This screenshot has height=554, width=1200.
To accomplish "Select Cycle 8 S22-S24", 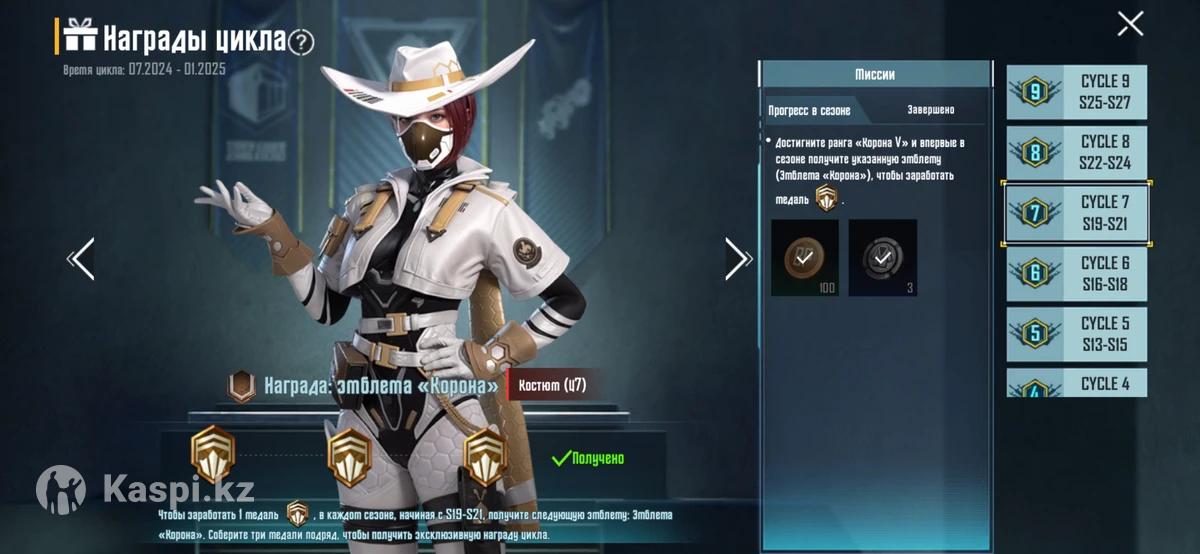I will (1077, 153).
